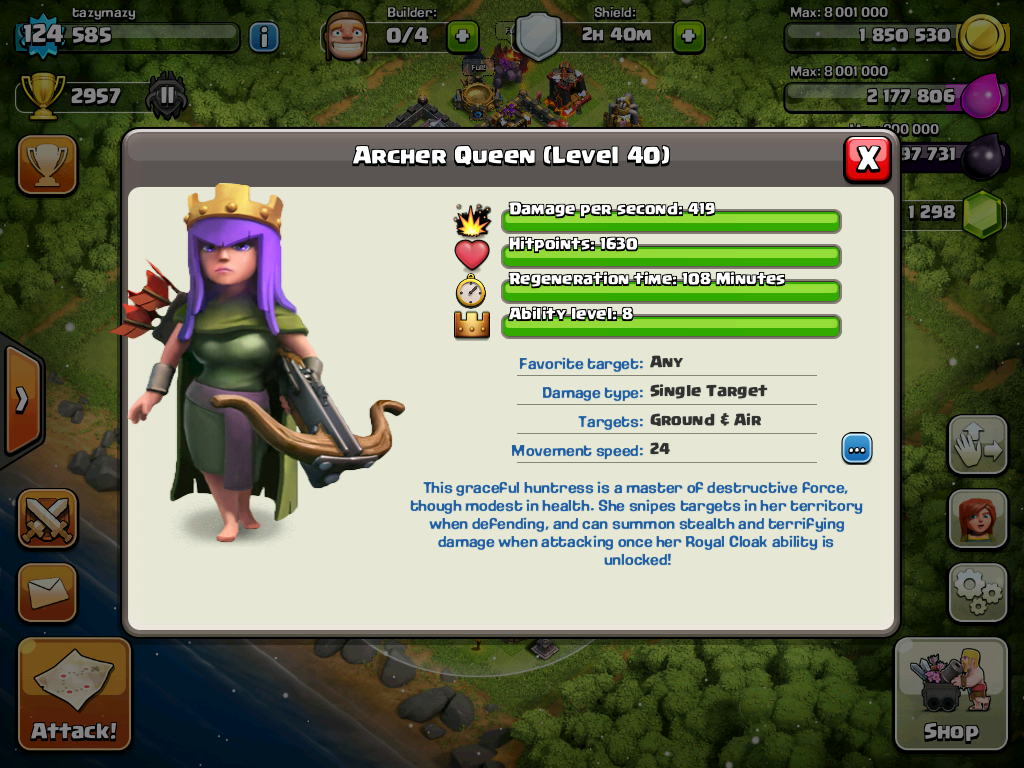The width and height of the screenshot is (1024, 768).
Task: Activate the hand-and-arrow layout edit button
Action: [x=977, y=445]
